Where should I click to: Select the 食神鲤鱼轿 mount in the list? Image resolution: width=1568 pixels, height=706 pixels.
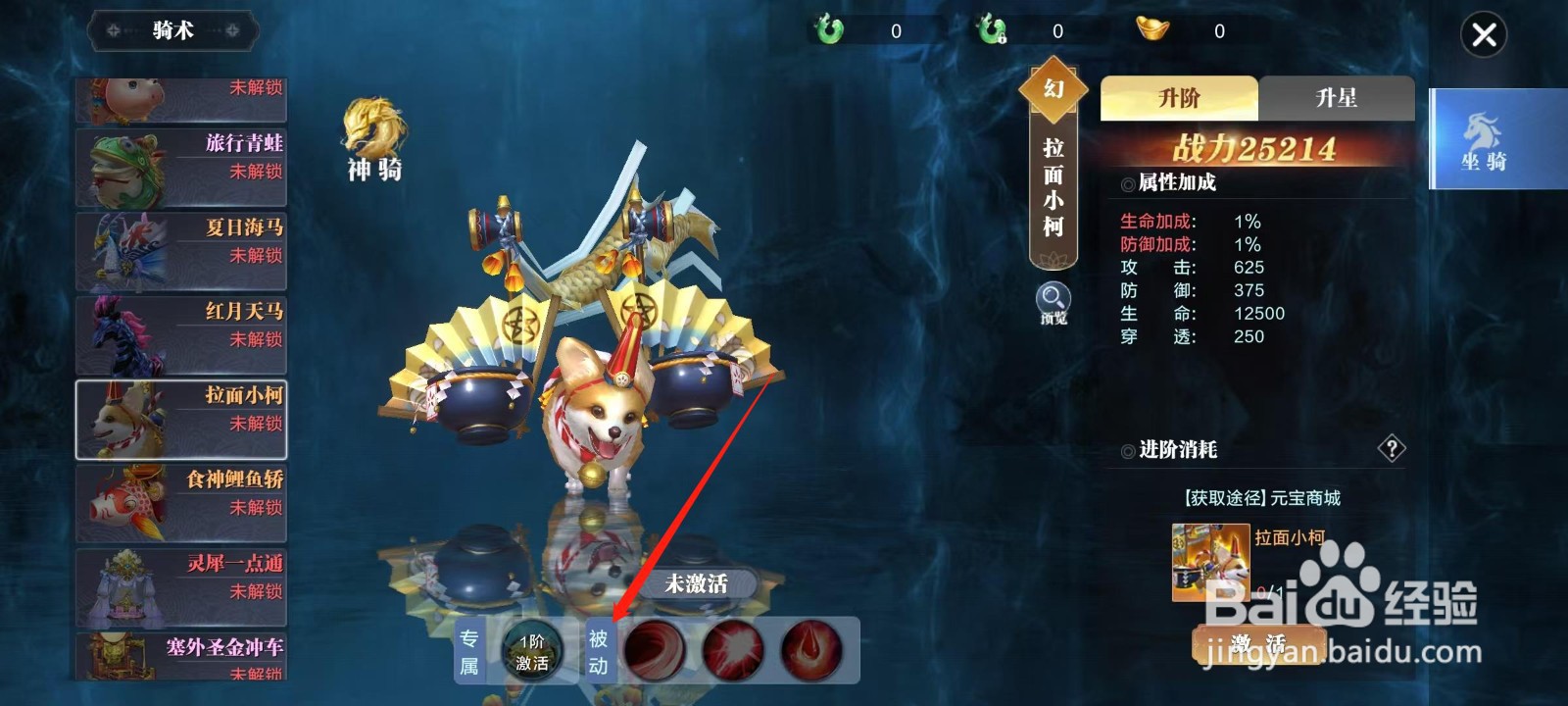181,502
